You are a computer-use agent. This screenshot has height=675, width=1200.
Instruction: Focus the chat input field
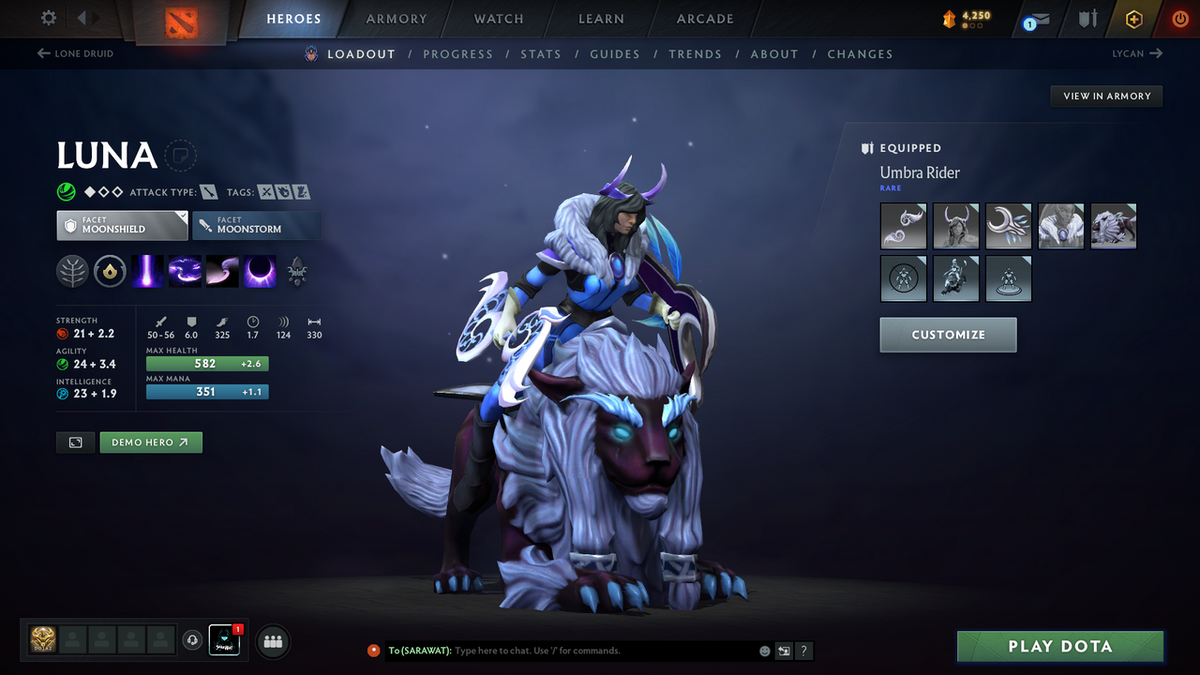(600, 651)
